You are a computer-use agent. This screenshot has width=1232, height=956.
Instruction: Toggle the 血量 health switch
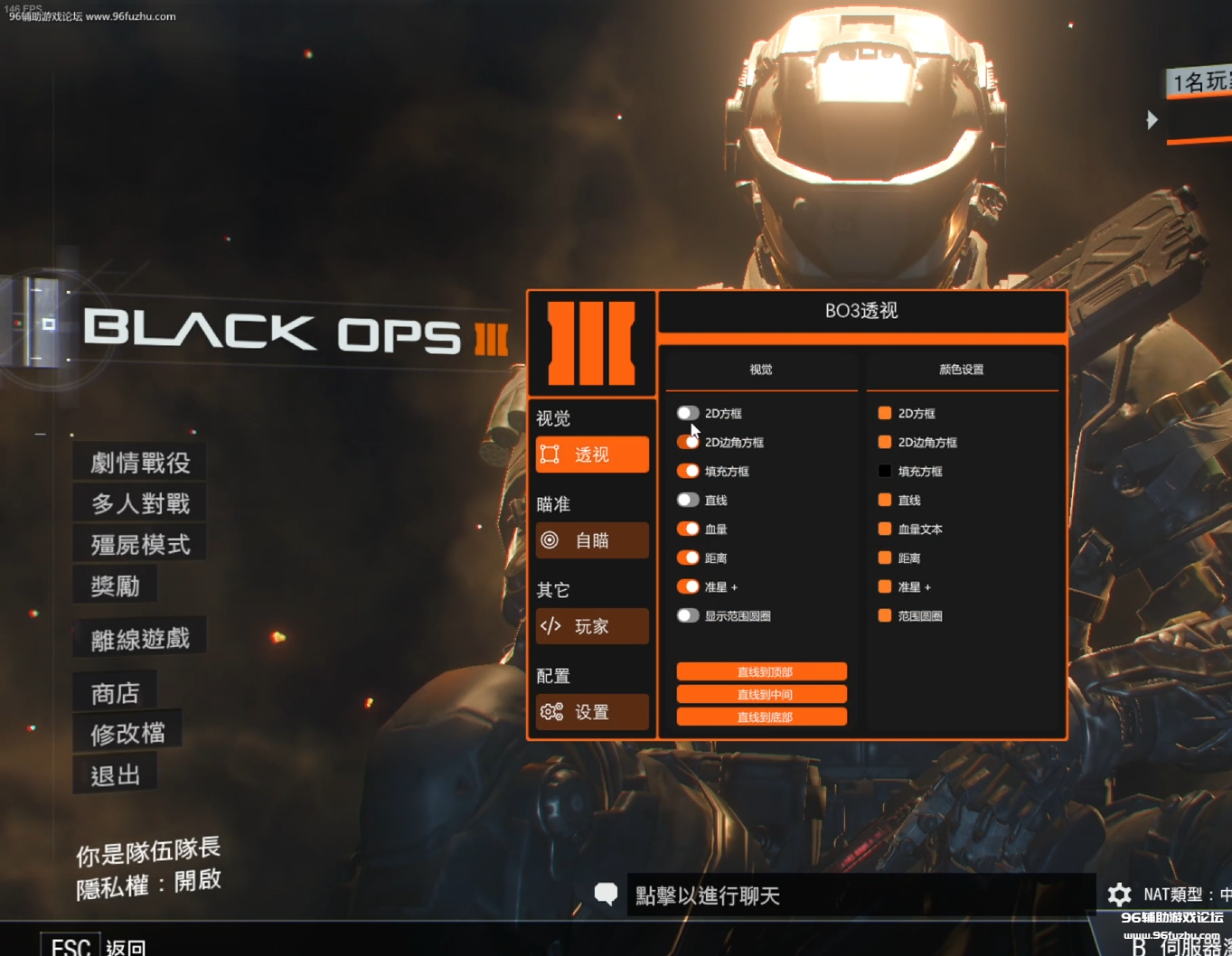pyautogui.click(x=688, y=529)
